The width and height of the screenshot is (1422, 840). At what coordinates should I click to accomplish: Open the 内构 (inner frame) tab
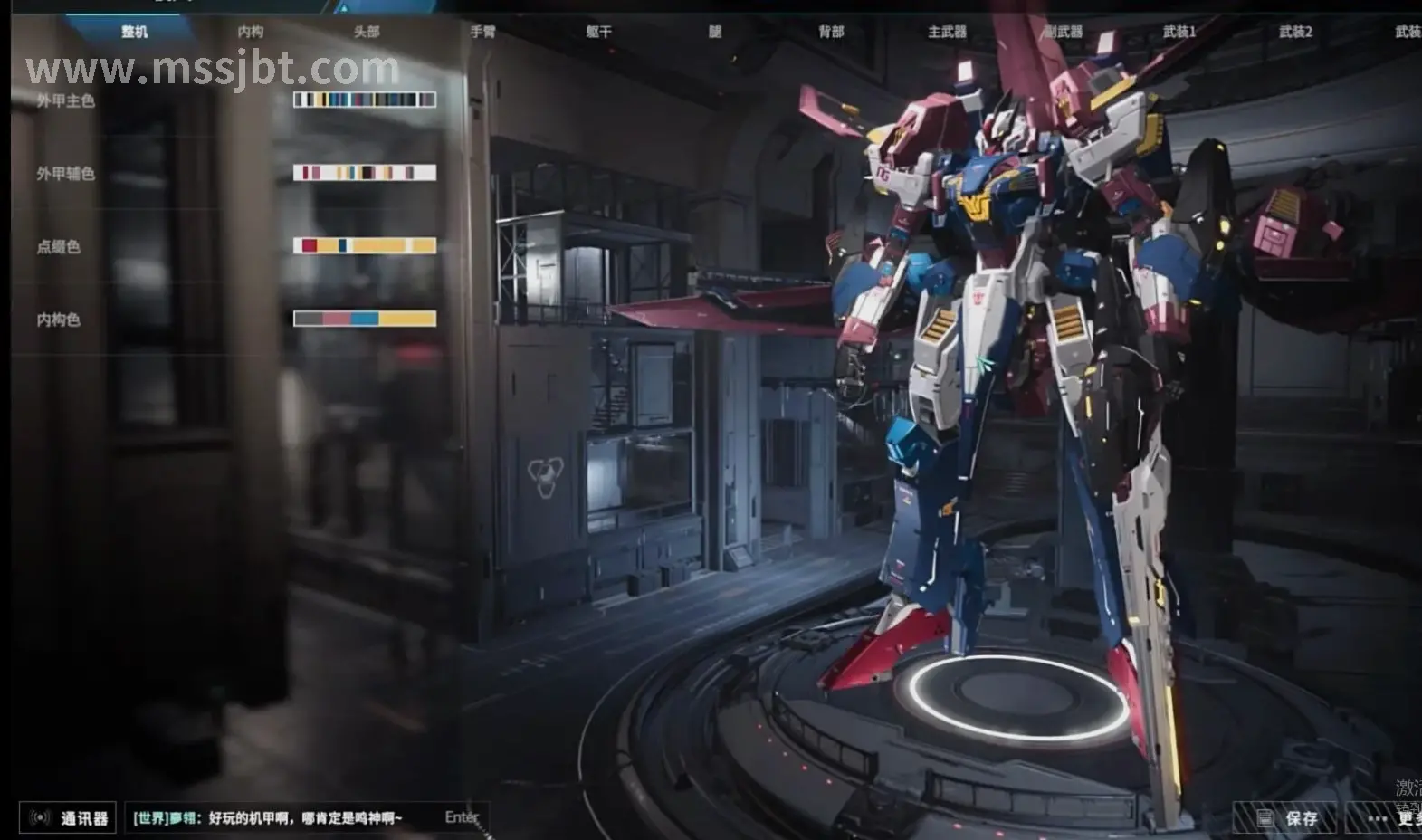[251, 32]
